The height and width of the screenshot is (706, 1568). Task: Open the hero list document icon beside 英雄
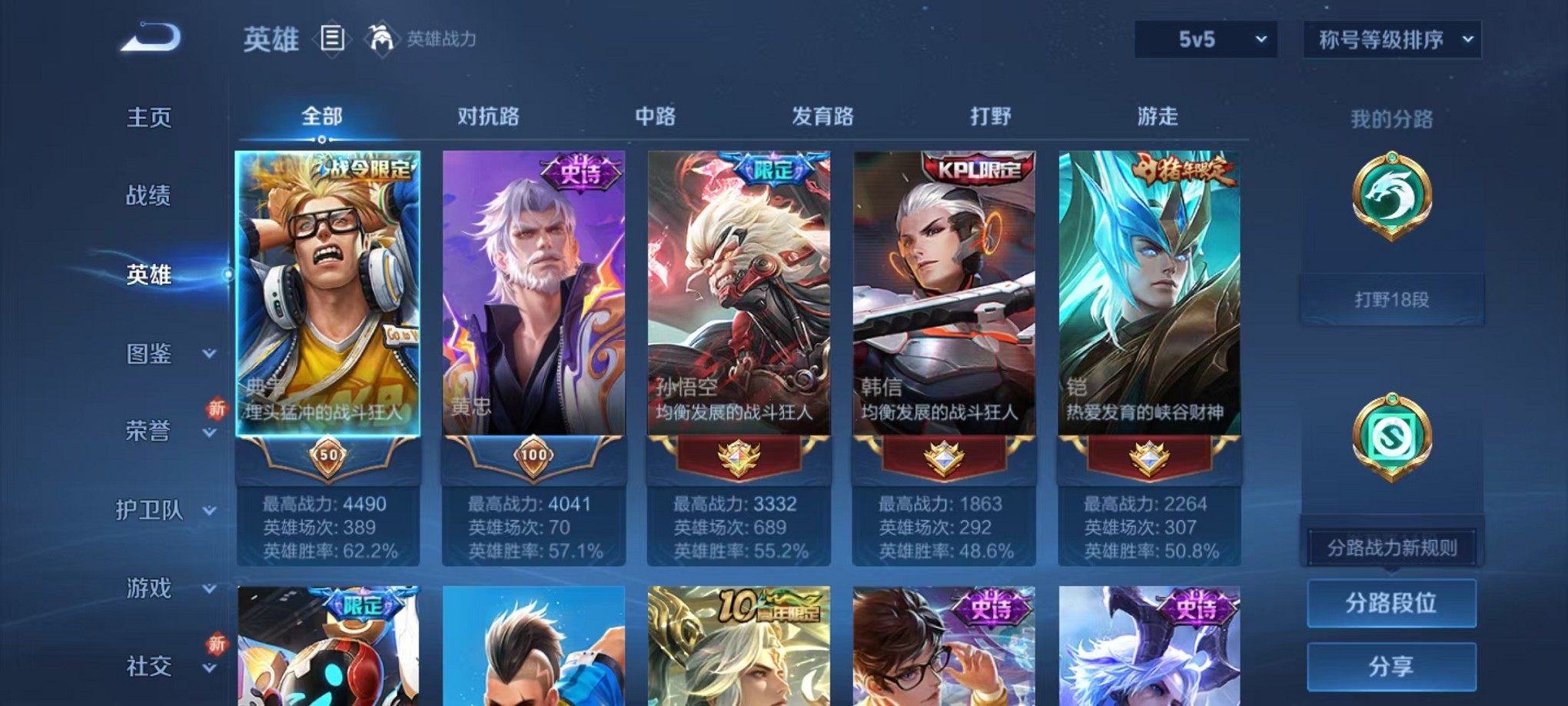332,38
